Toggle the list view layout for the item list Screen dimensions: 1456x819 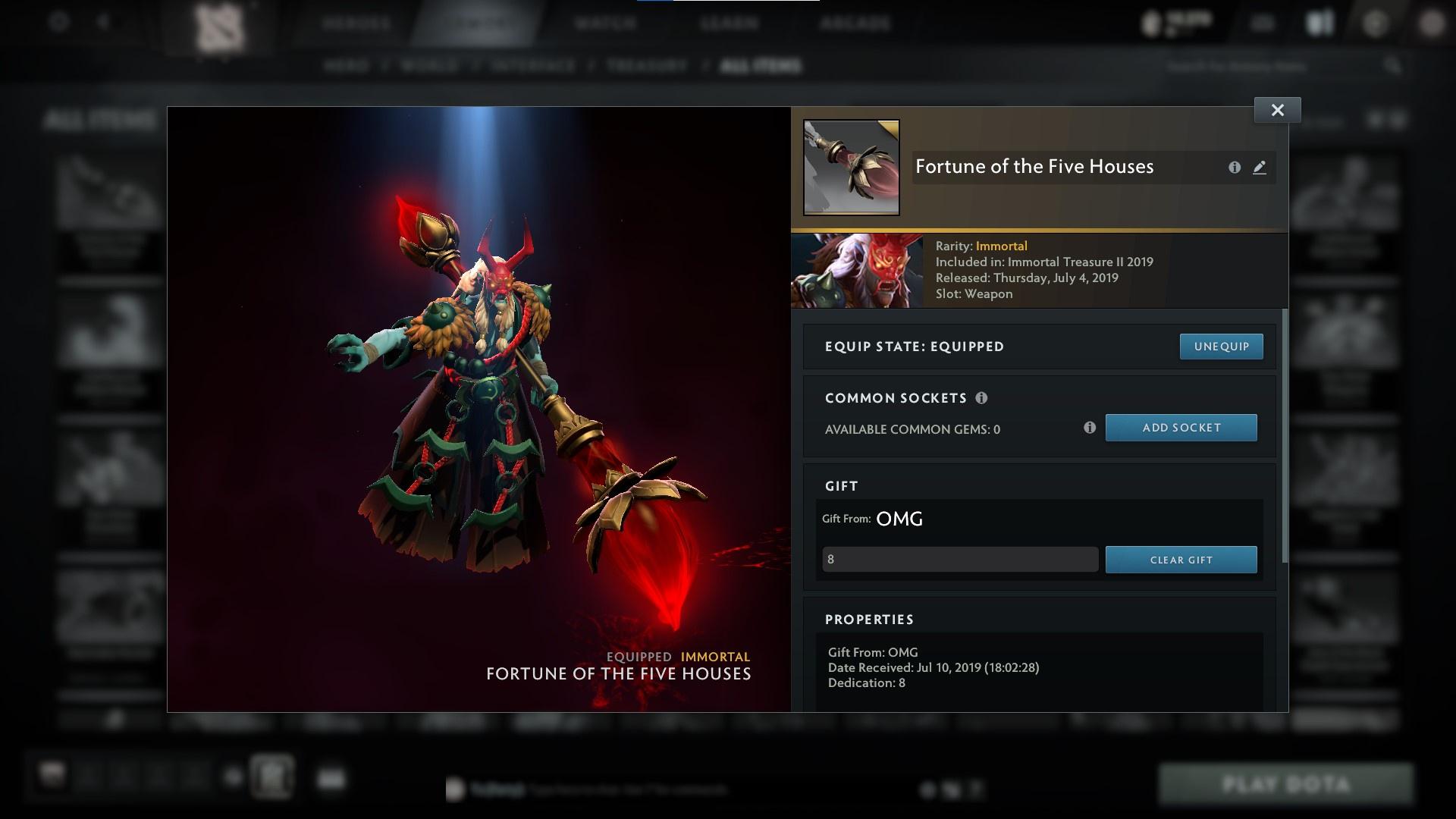point(1395,120)
